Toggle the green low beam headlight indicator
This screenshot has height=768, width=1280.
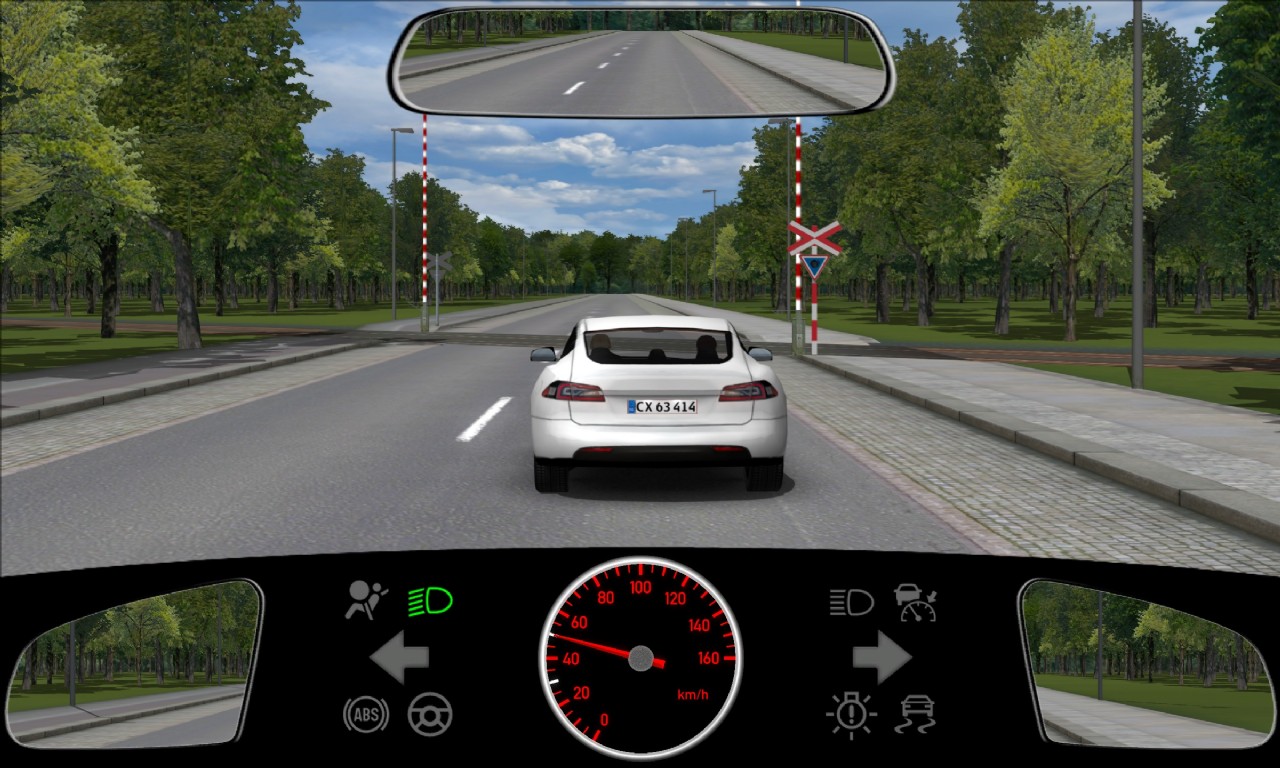pyautogui.click(x=430, y=601)
